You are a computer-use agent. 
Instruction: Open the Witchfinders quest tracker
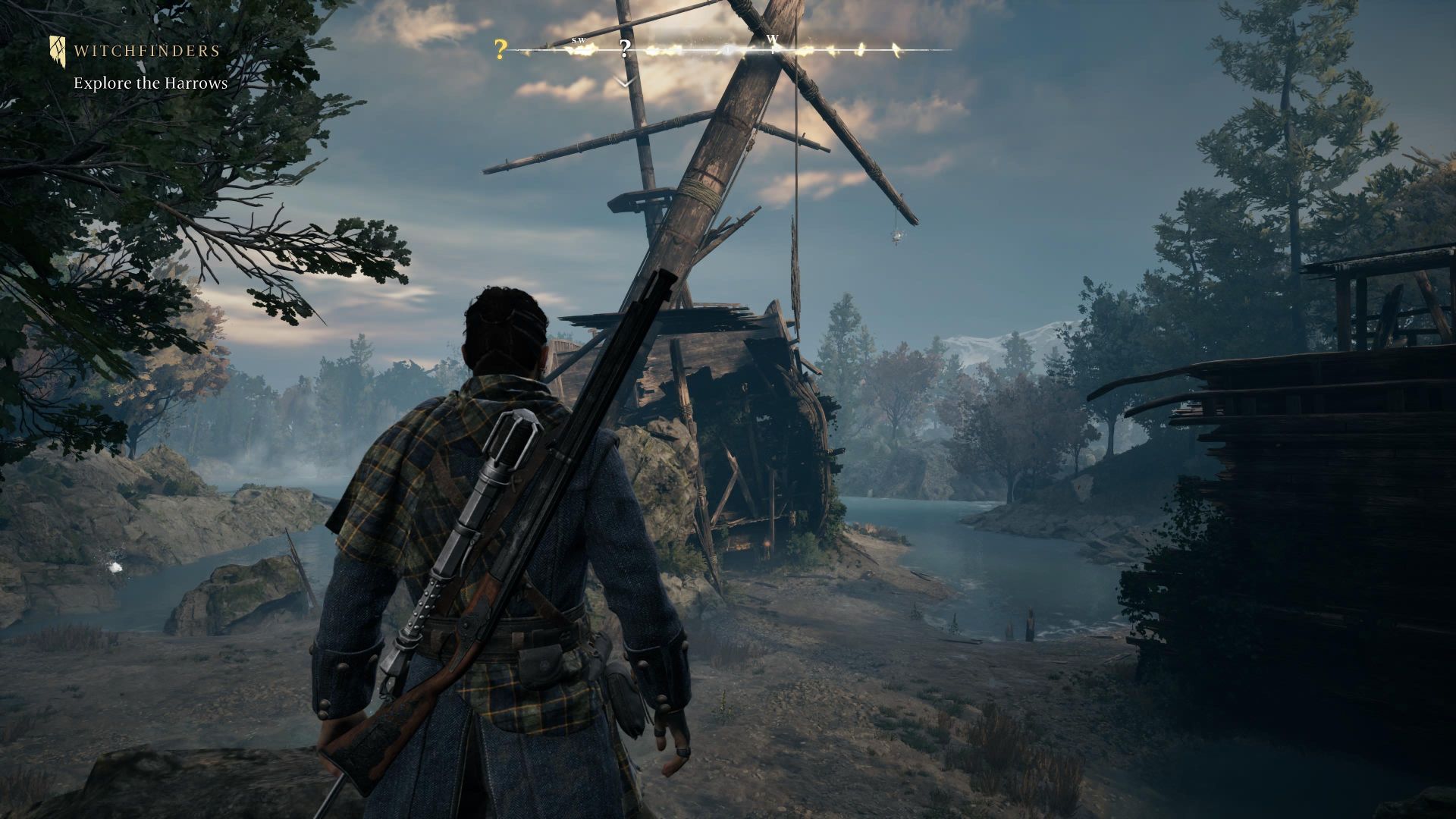tap(146, 52)
